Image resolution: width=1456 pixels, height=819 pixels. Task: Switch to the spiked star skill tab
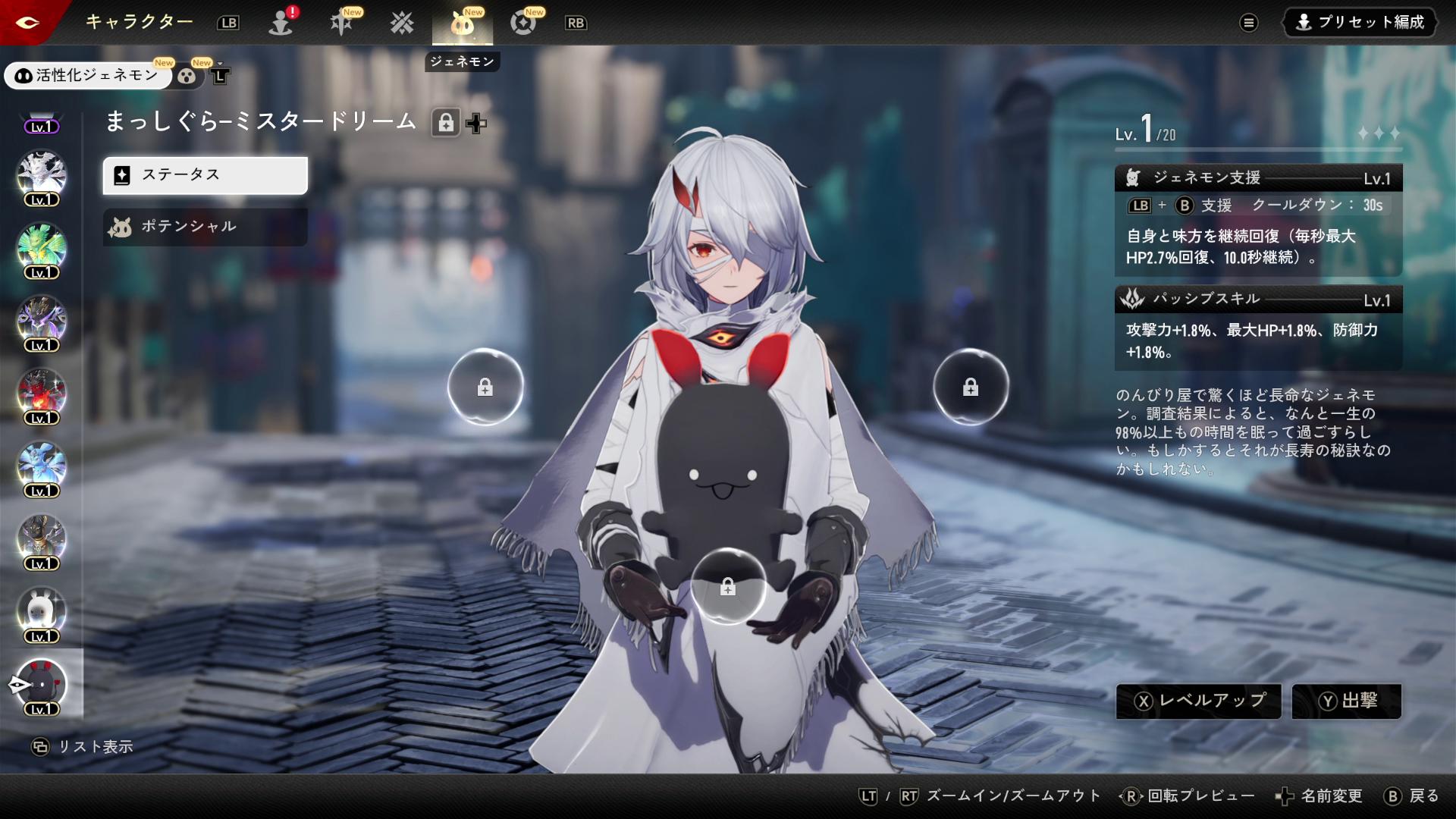click(341, 23)
